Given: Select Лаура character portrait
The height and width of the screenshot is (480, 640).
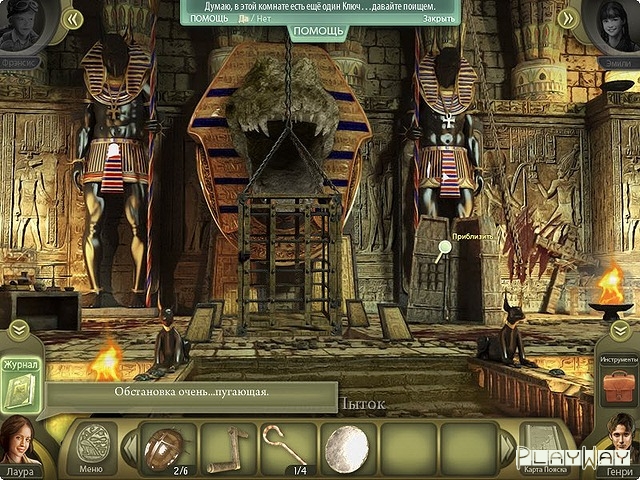Looking at the screenshot, I should 20,440.
